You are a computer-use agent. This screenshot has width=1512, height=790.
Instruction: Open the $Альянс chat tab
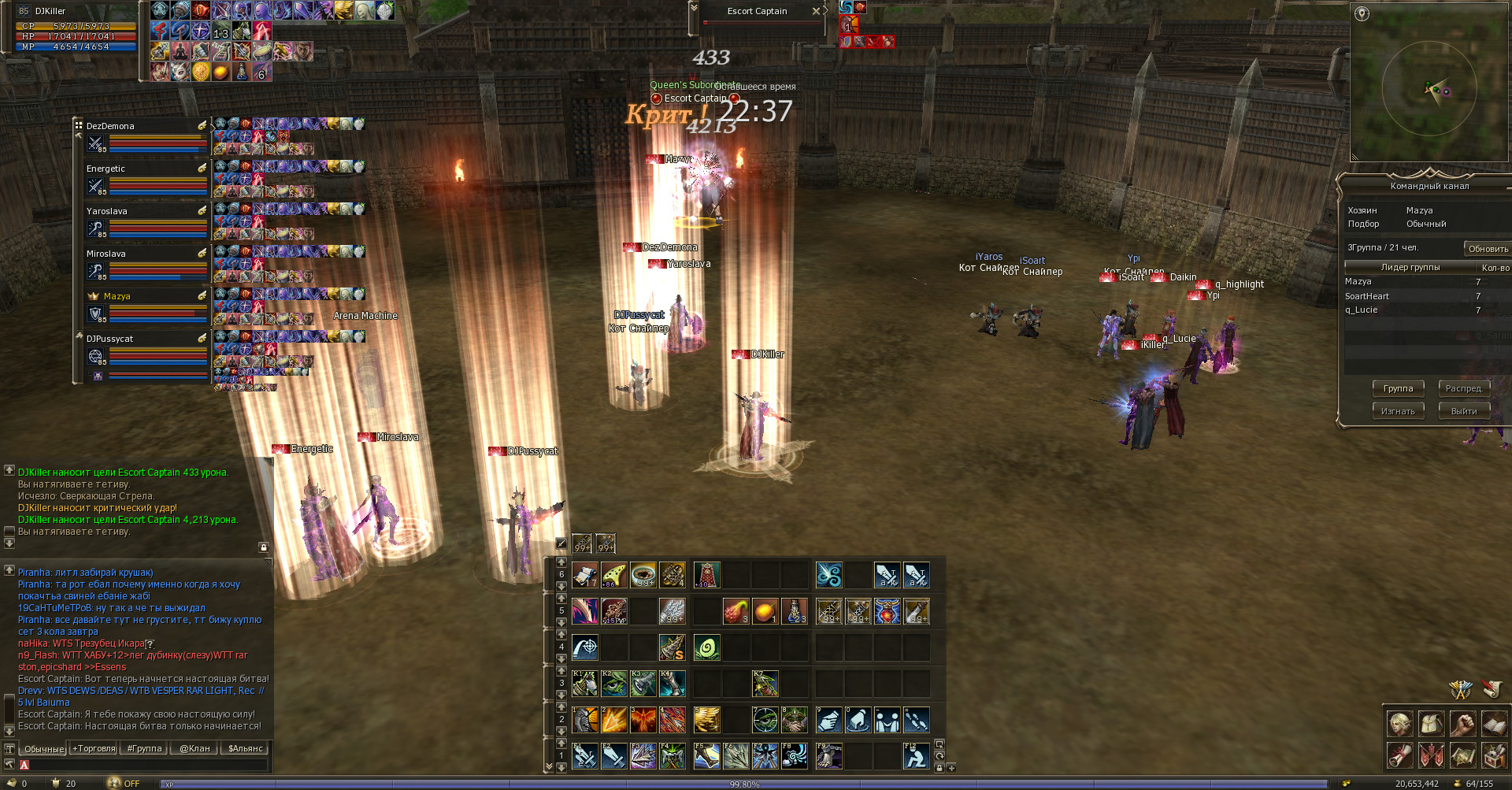245,748
